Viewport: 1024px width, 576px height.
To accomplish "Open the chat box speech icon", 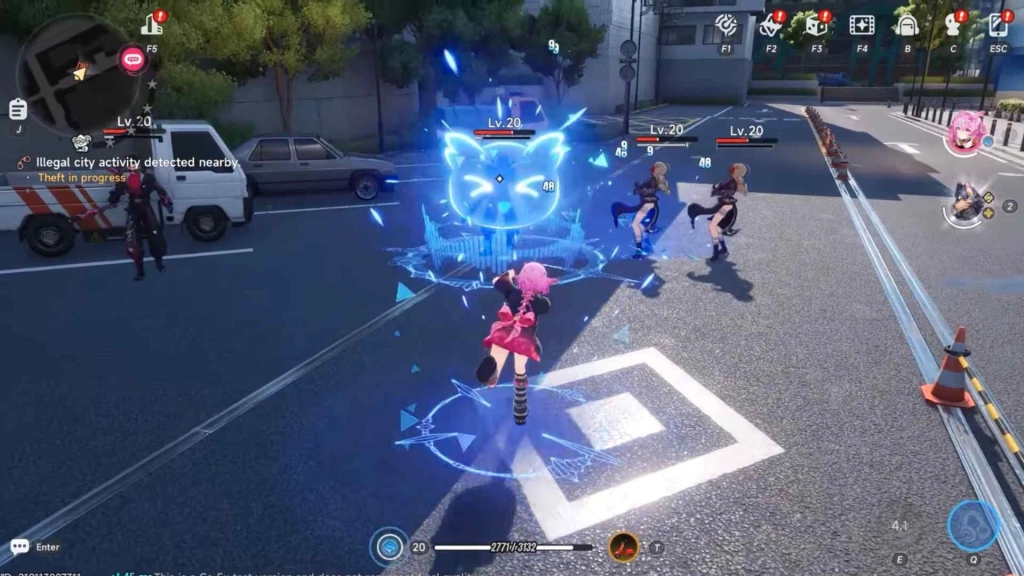I will coord(19,546).
